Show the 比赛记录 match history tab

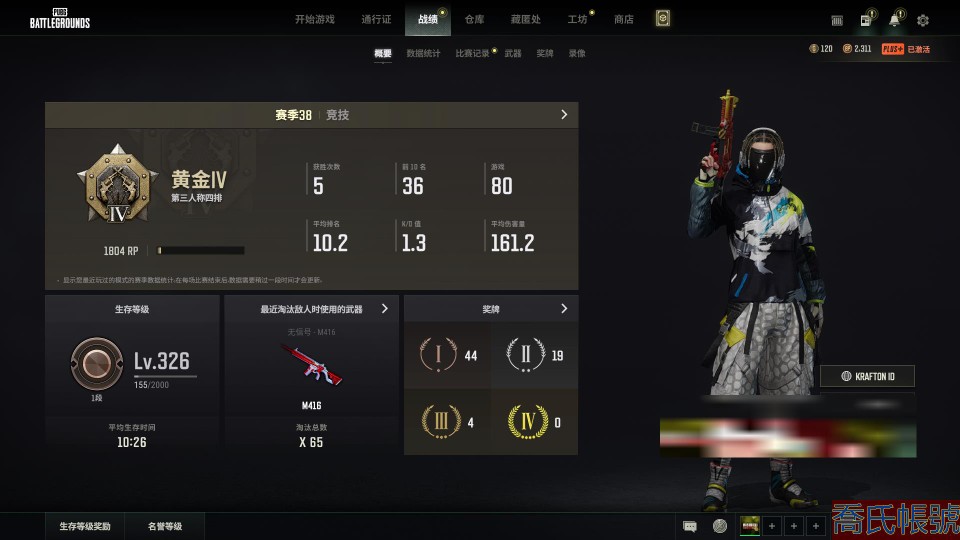pos(472,53)
